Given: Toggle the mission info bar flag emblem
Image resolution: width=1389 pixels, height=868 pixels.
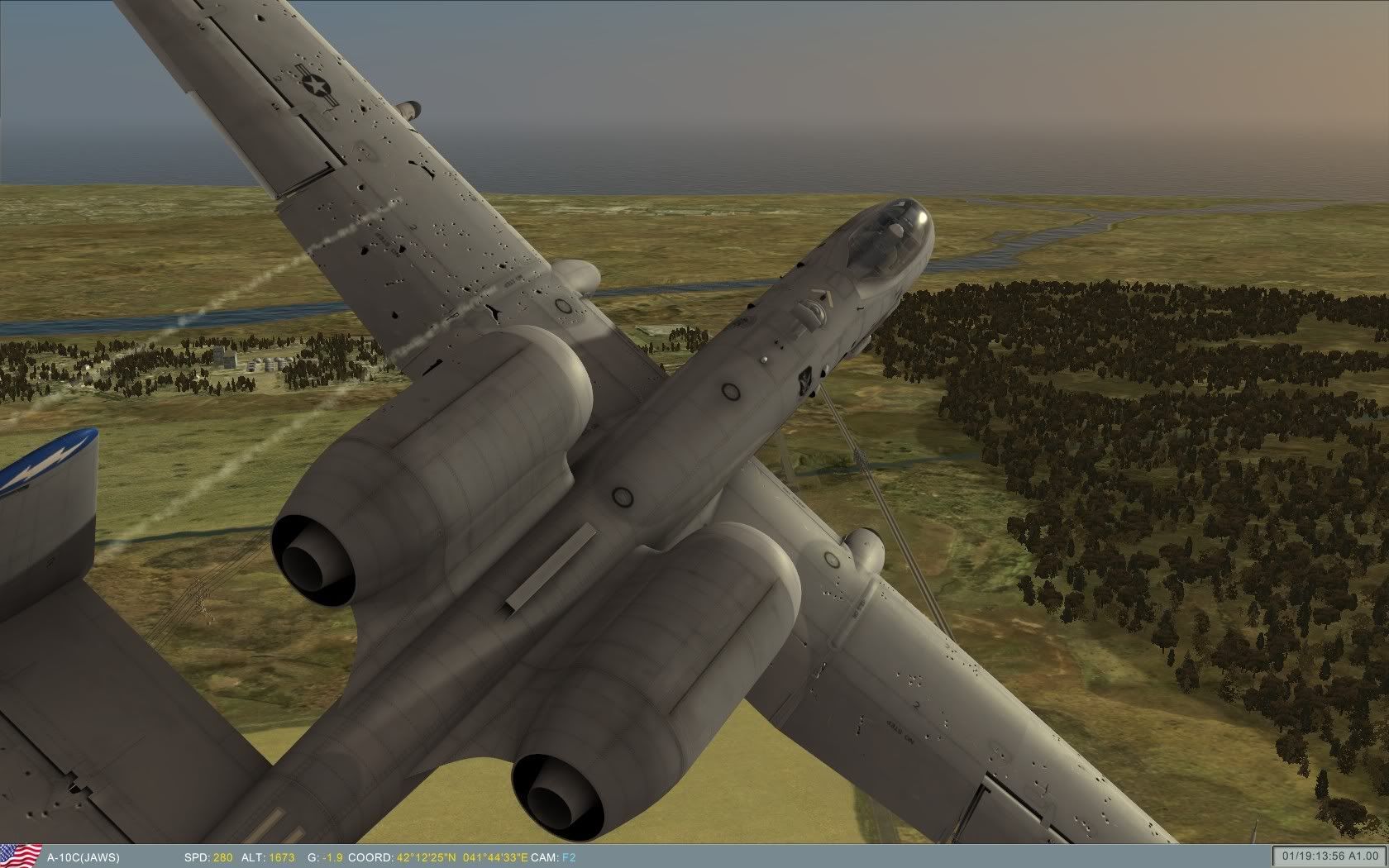Looking at the screenshot, I should click(x=21, y=857).
